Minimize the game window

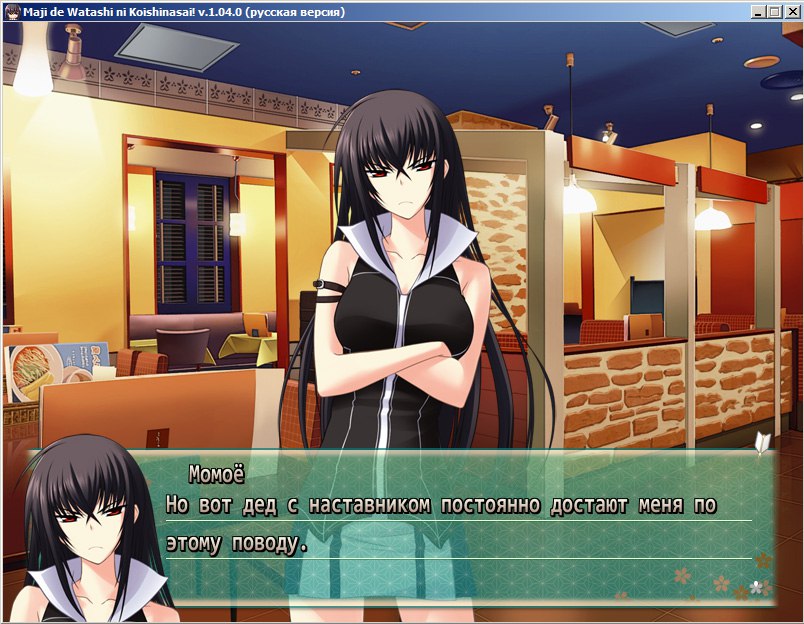pos(759,12)
